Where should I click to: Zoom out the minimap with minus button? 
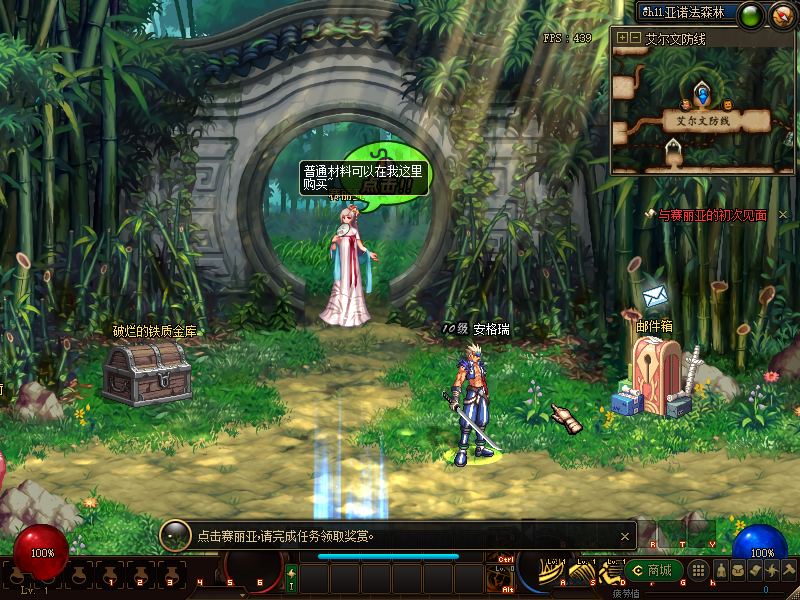point(635,38)
